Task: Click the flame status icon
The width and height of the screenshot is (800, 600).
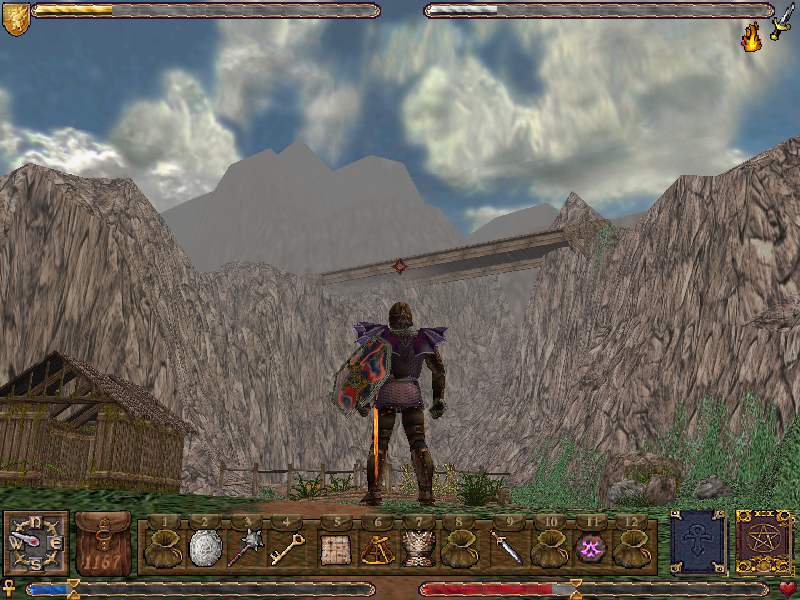Action: (x=751, y=39)
